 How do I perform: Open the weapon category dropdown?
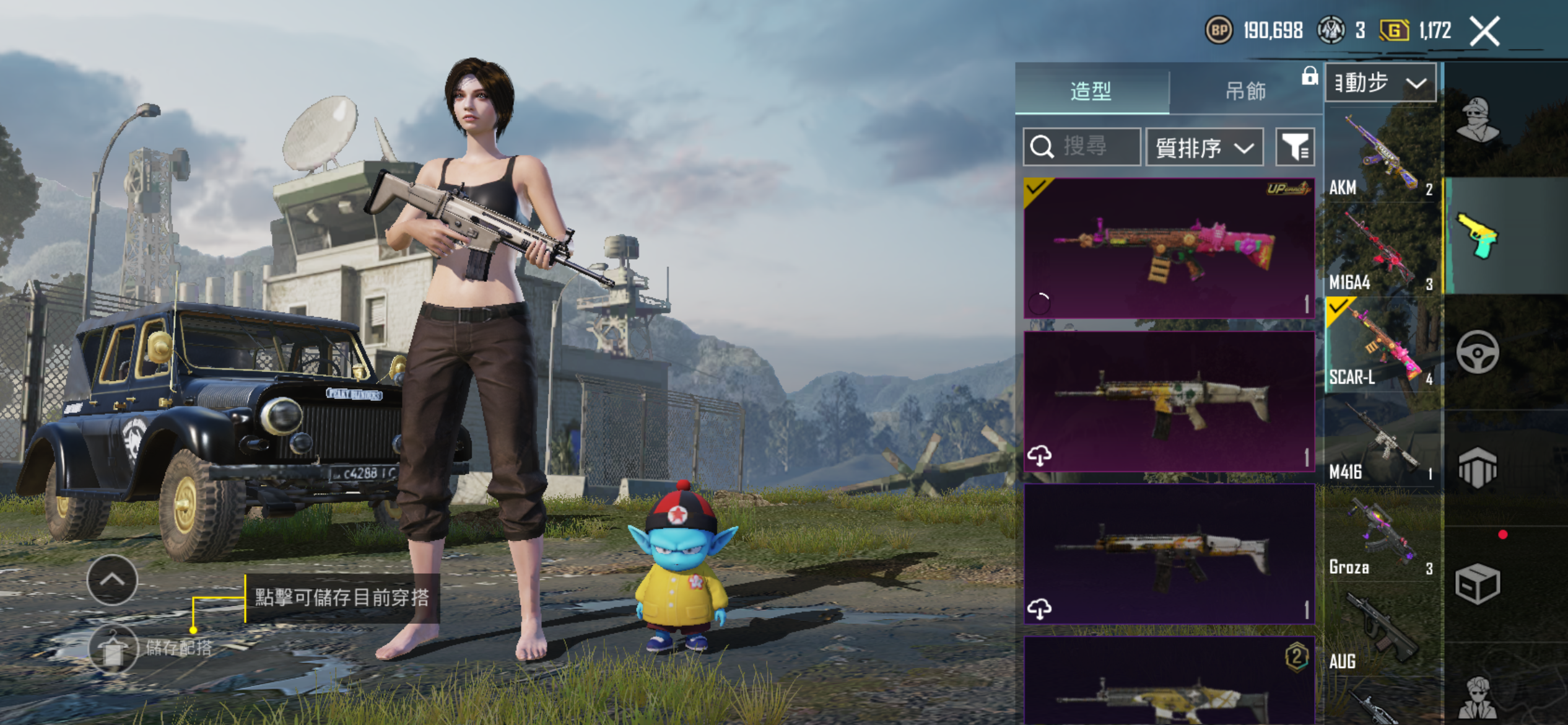(1380, 82)
